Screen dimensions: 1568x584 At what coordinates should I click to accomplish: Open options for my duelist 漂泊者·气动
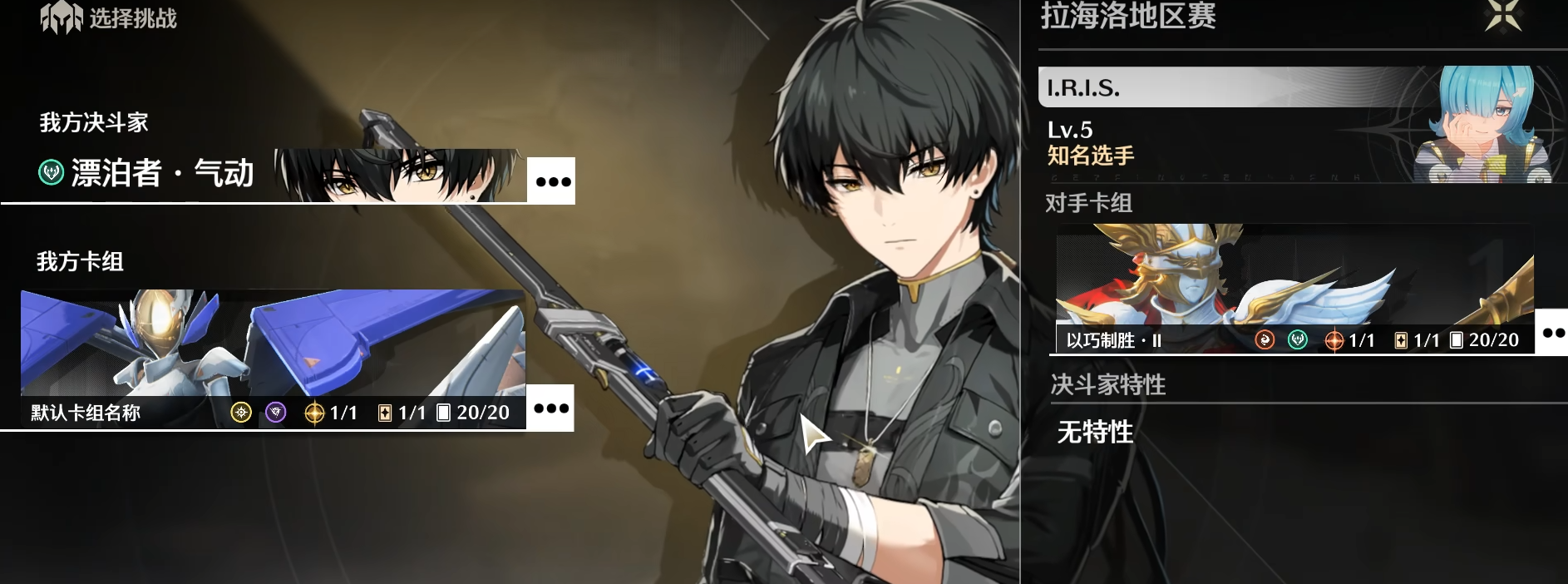[552, 181]
